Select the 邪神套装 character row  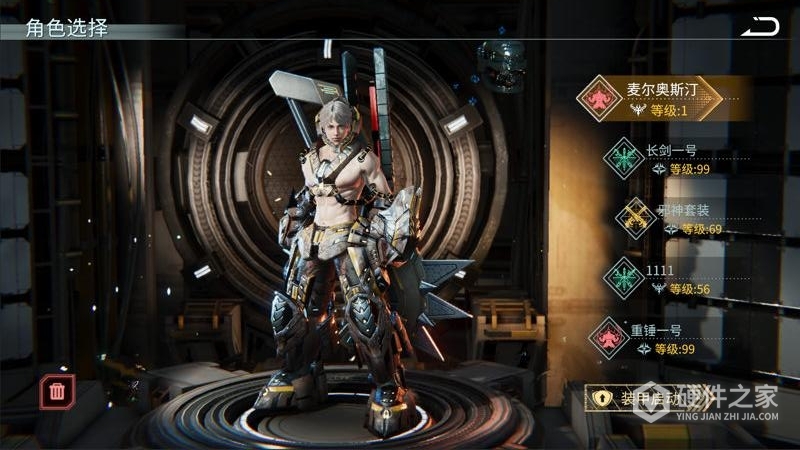click(682, 219)
